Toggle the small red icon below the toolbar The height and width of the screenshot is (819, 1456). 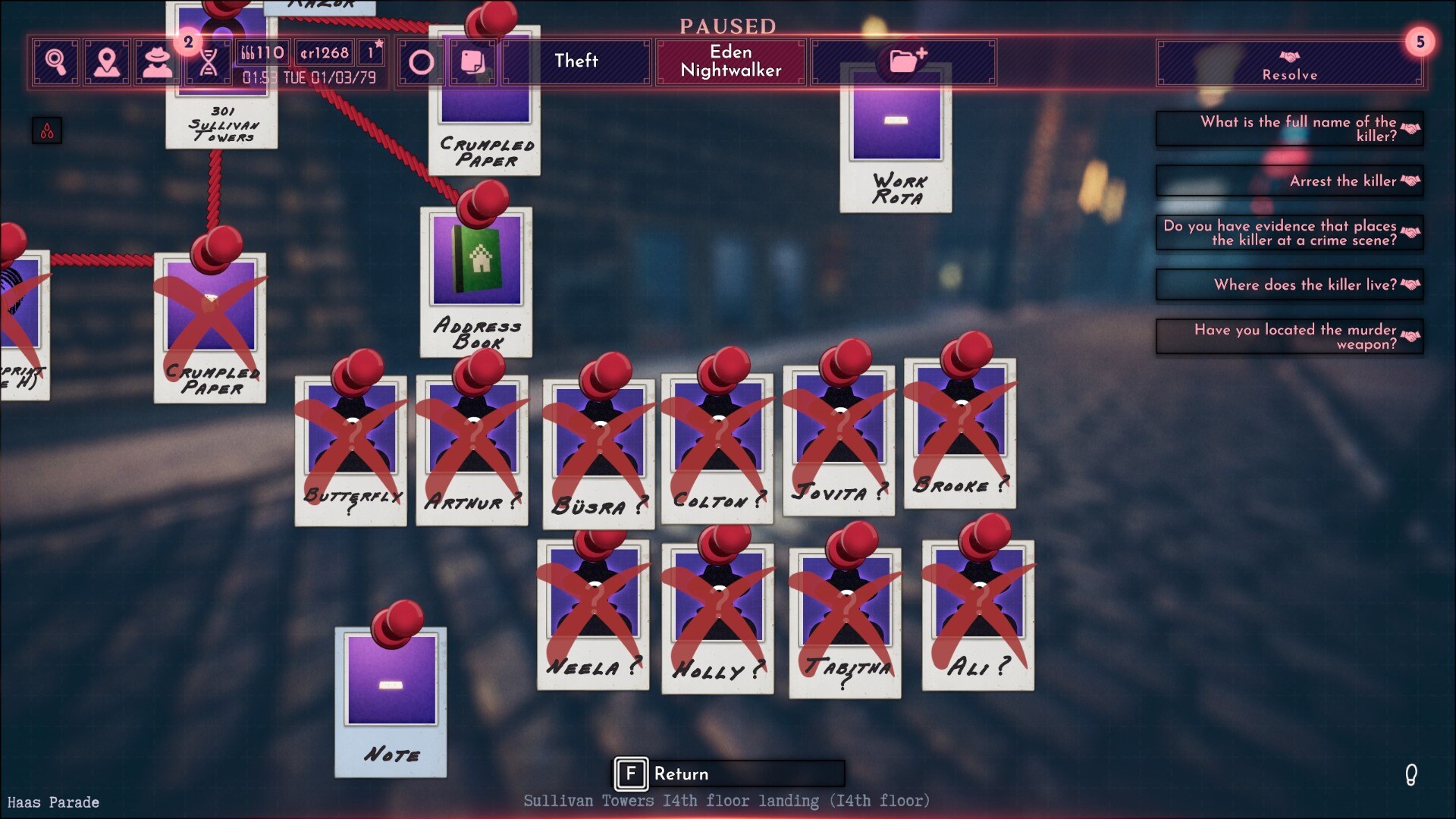(x=47, y=131)
